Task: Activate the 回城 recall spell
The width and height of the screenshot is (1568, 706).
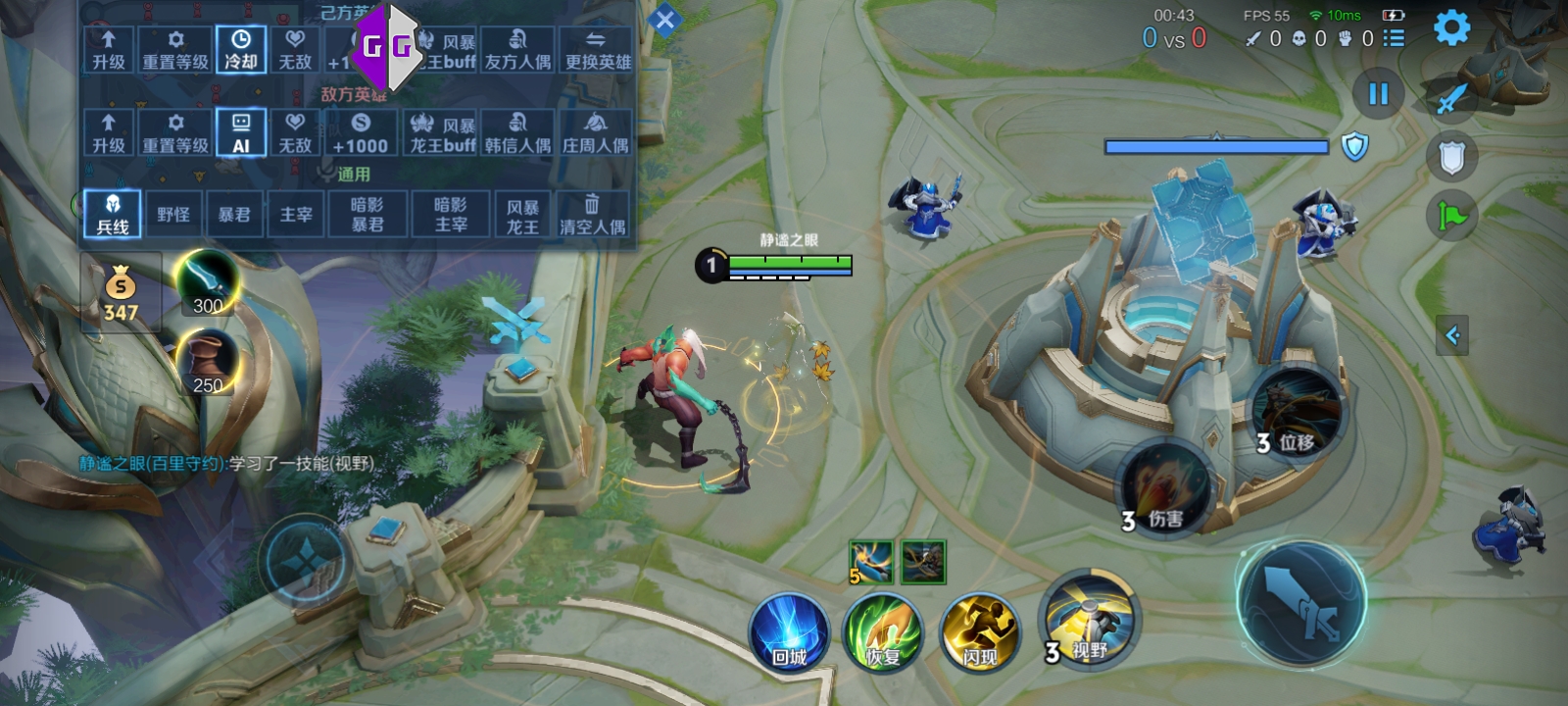Action: coord(789,632)
